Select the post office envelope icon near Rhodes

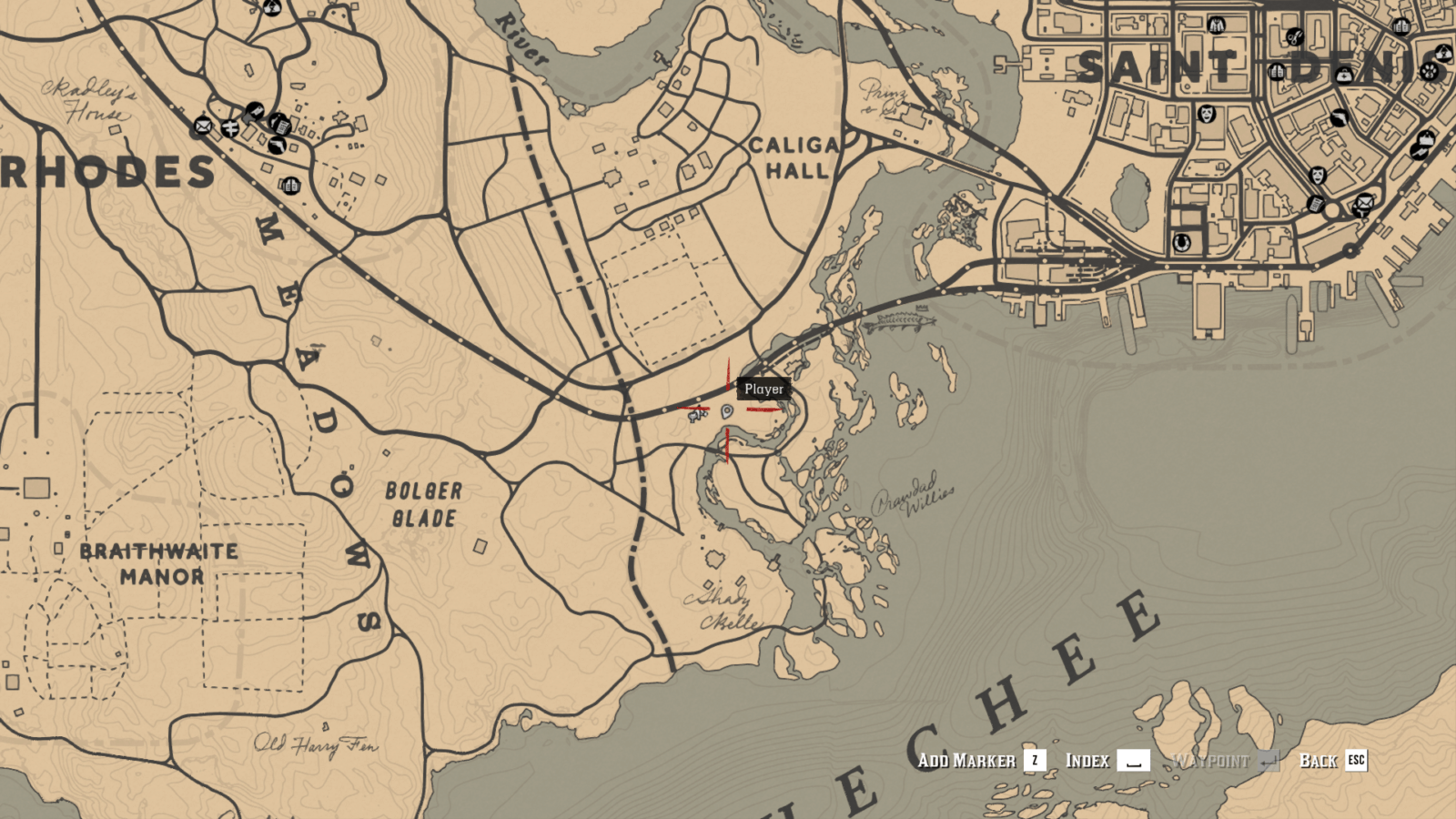(203, 126)
